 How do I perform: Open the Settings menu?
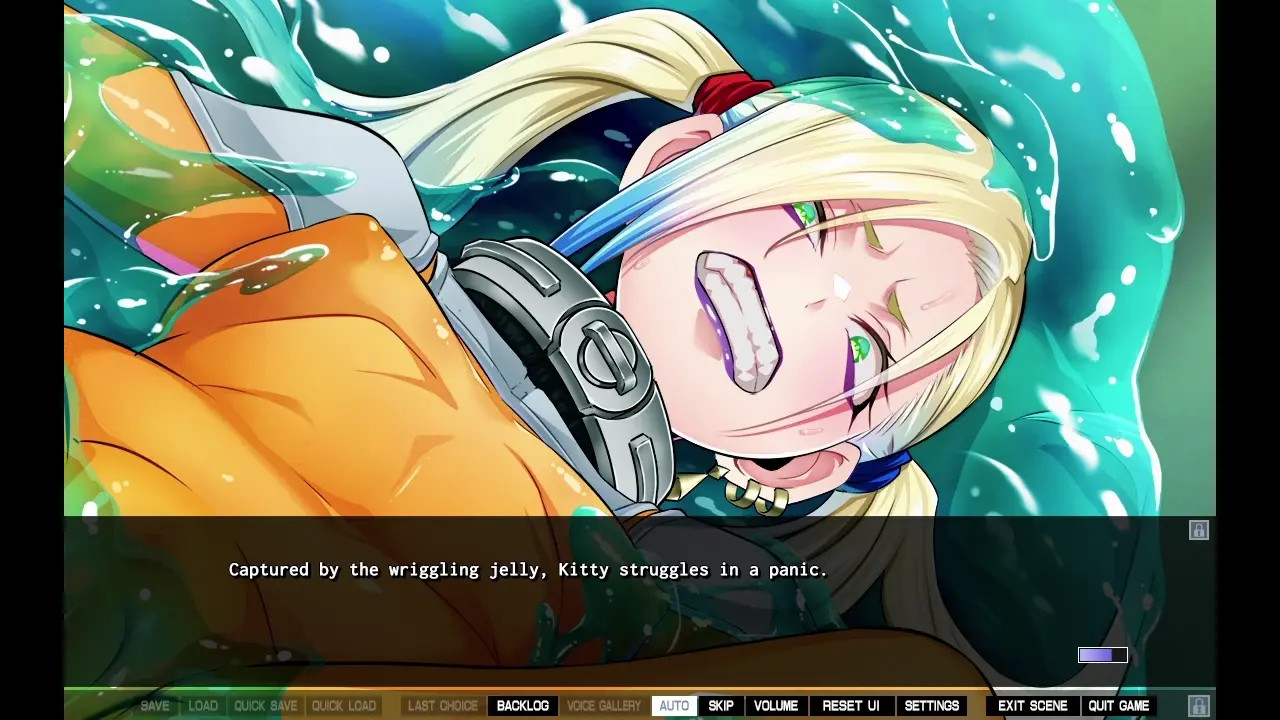[932, 706]
